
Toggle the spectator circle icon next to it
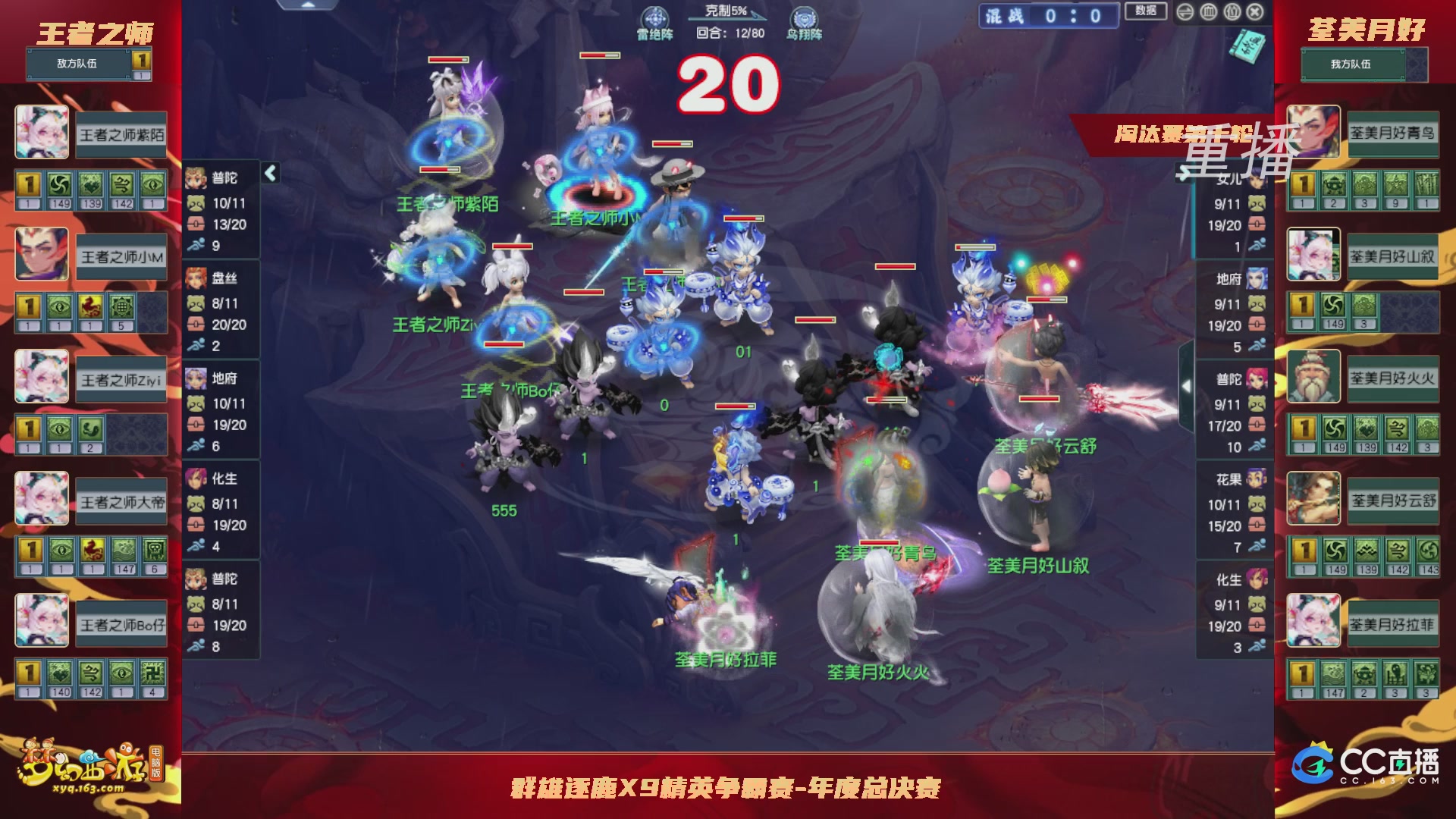pos(1231,11)
